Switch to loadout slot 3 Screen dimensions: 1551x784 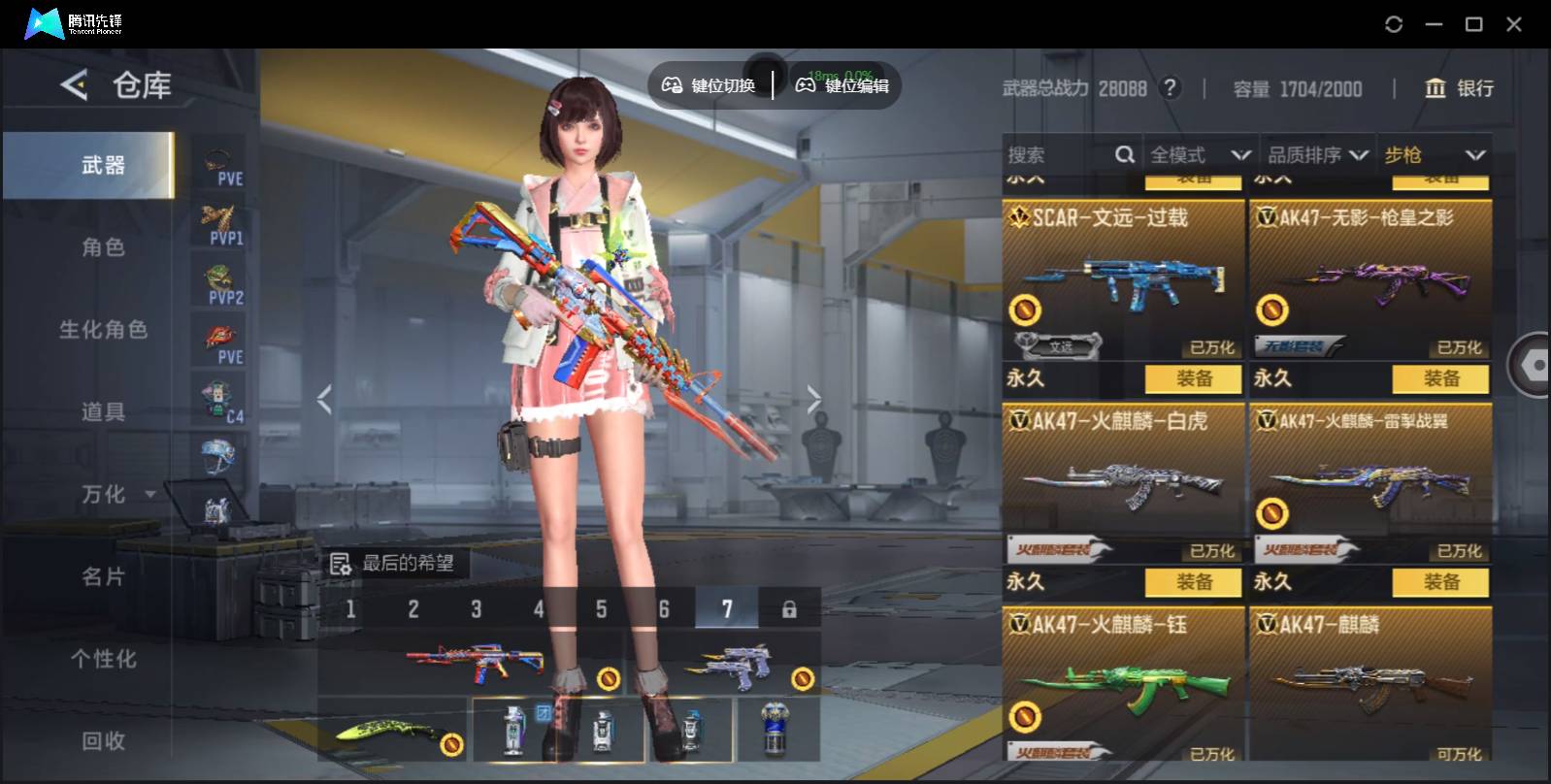coord(476,609)
